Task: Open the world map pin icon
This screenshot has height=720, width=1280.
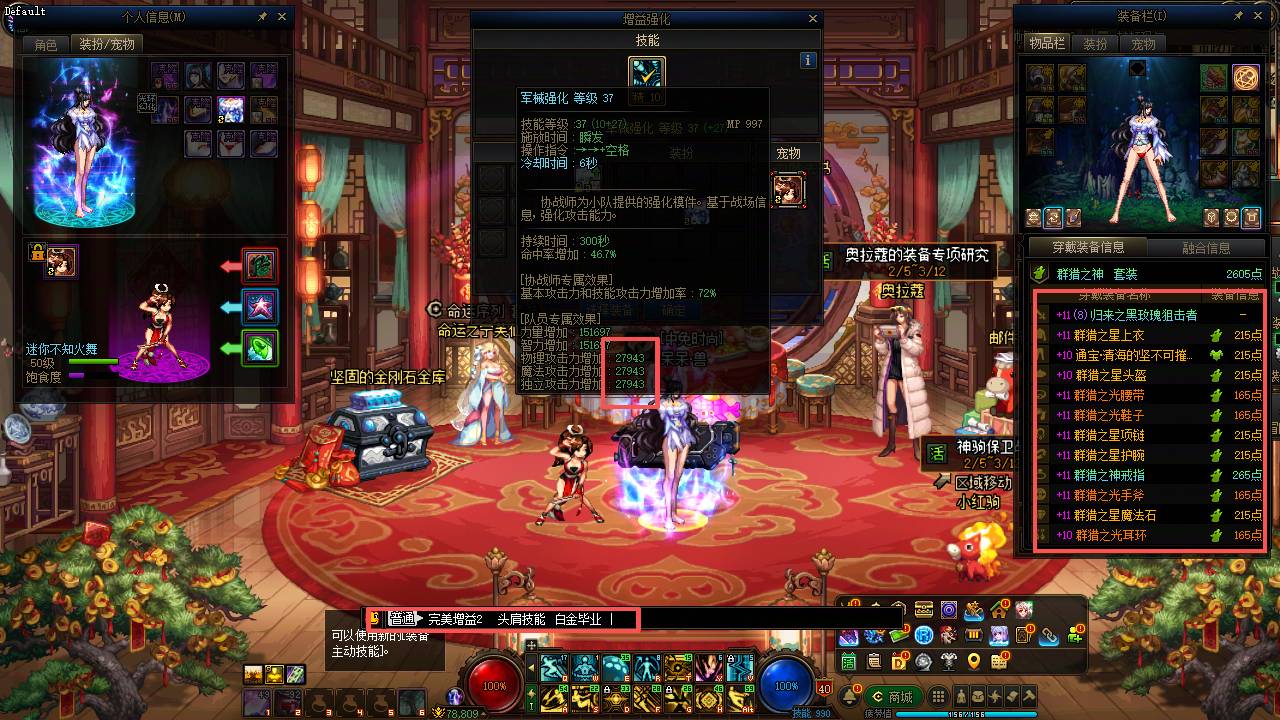Action: click(974, 659)
